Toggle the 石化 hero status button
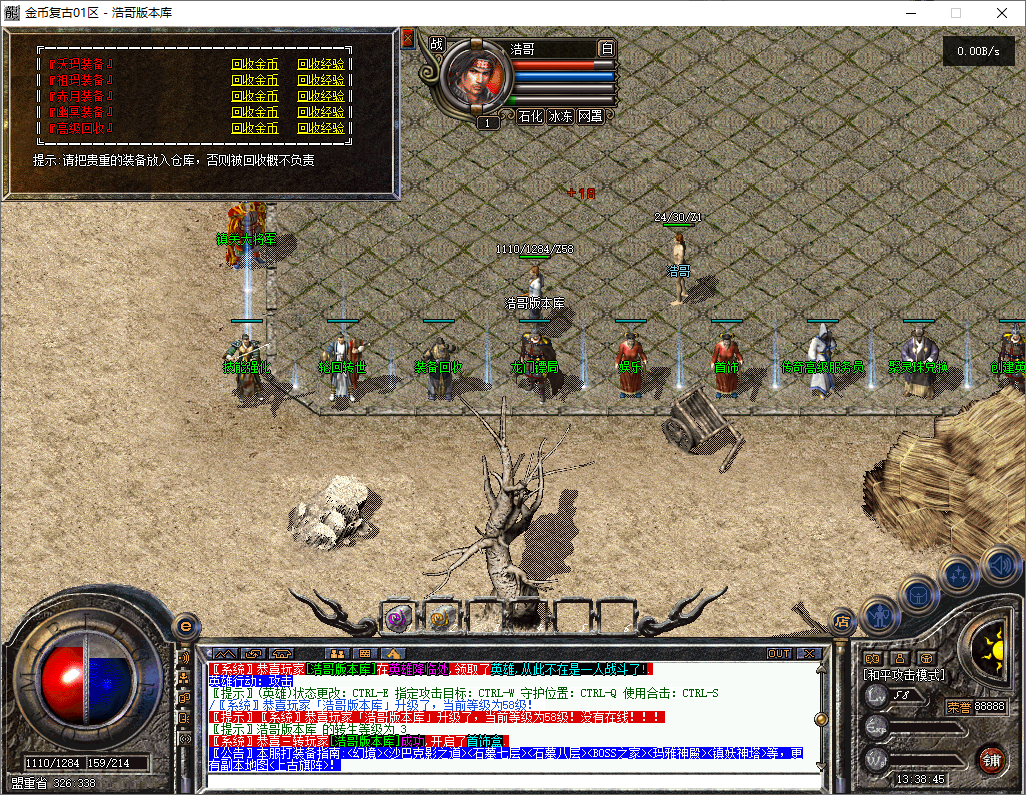1026x795 pixels. [530, 116]
